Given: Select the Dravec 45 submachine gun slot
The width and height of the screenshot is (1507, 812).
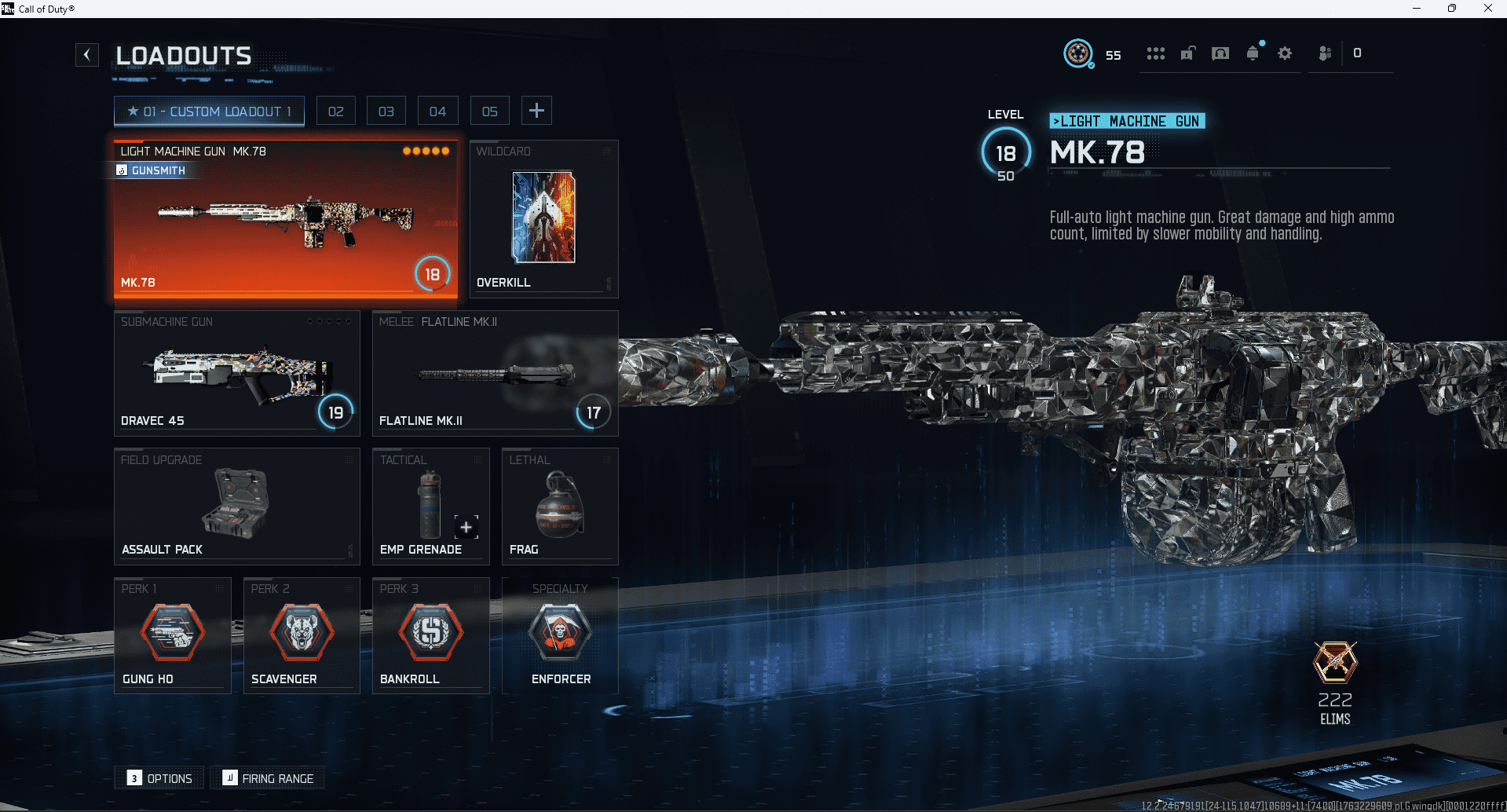Looking at the screenshot, I should [x=236, y=373].
